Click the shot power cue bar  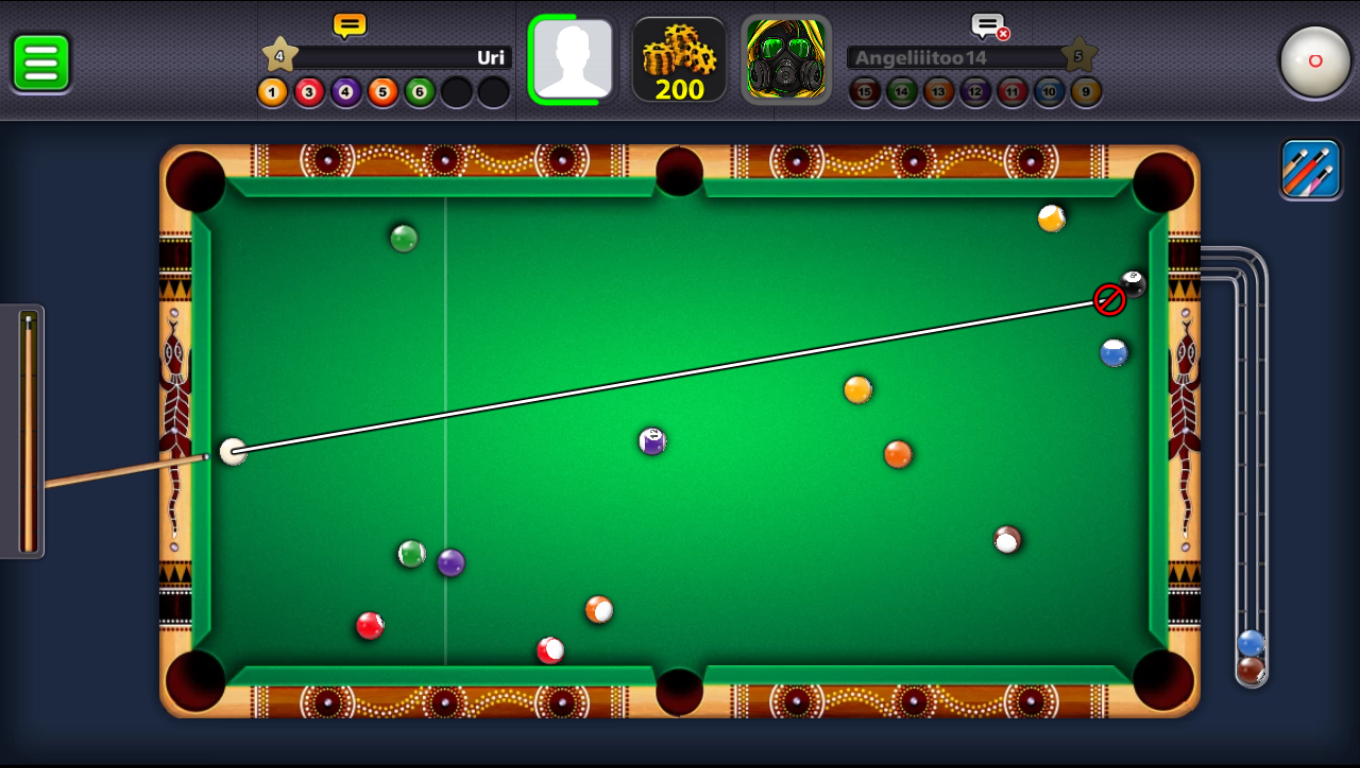click(x=28, y=431)
